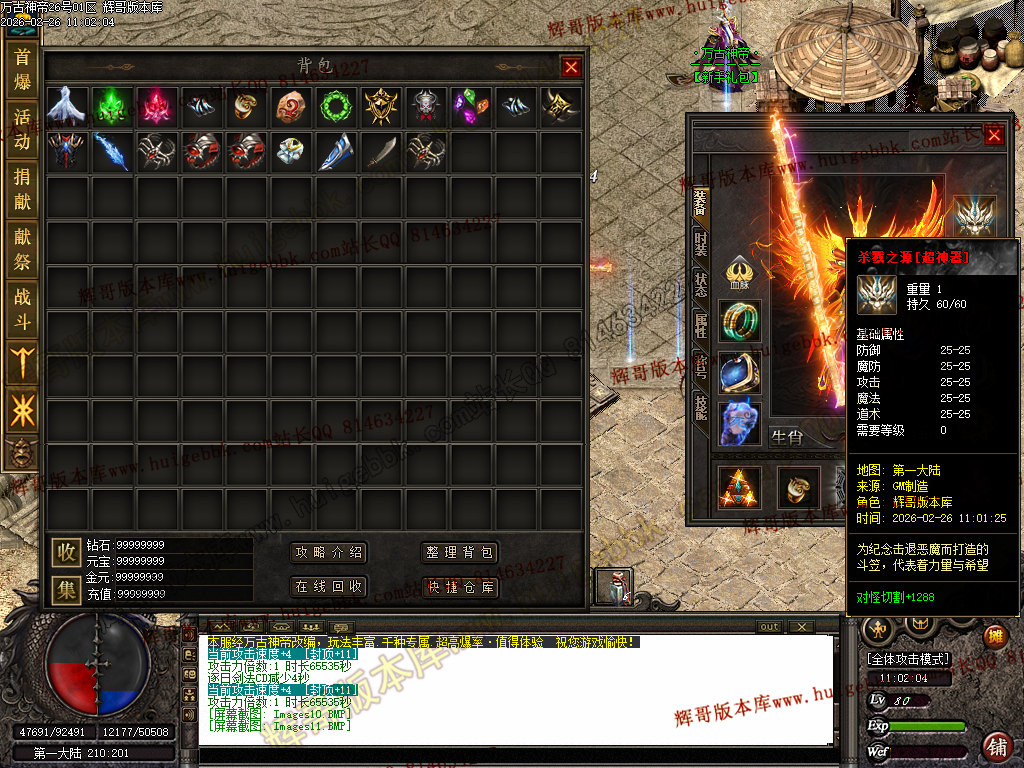The image size is (1024, 768).
Task: Click 整理背包 to sort the bag
Action: (x=460, y=553)
